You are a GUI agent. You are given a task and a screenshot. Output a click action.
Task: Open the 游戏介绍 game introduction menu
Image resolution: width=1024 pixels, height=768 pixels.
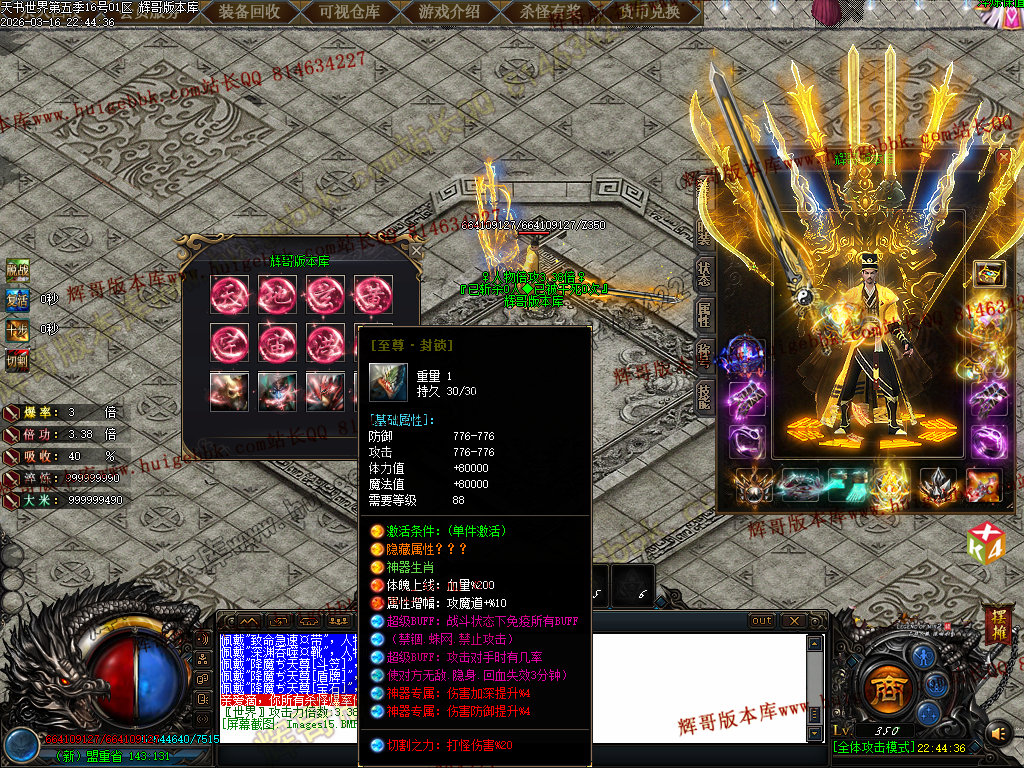click(449, 12)
